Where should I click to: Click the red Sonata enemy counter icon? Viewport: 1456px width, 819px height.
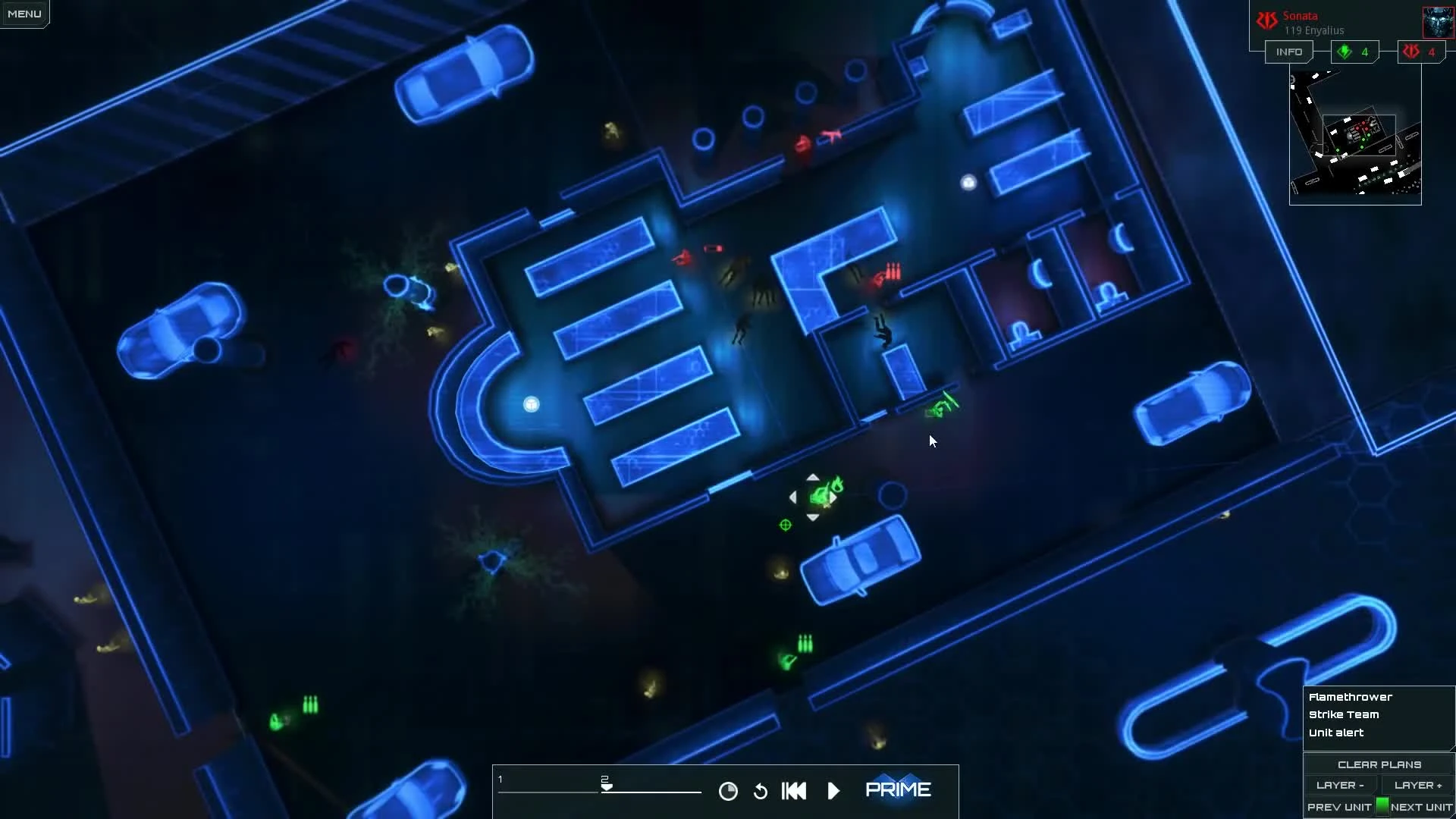1411,52
